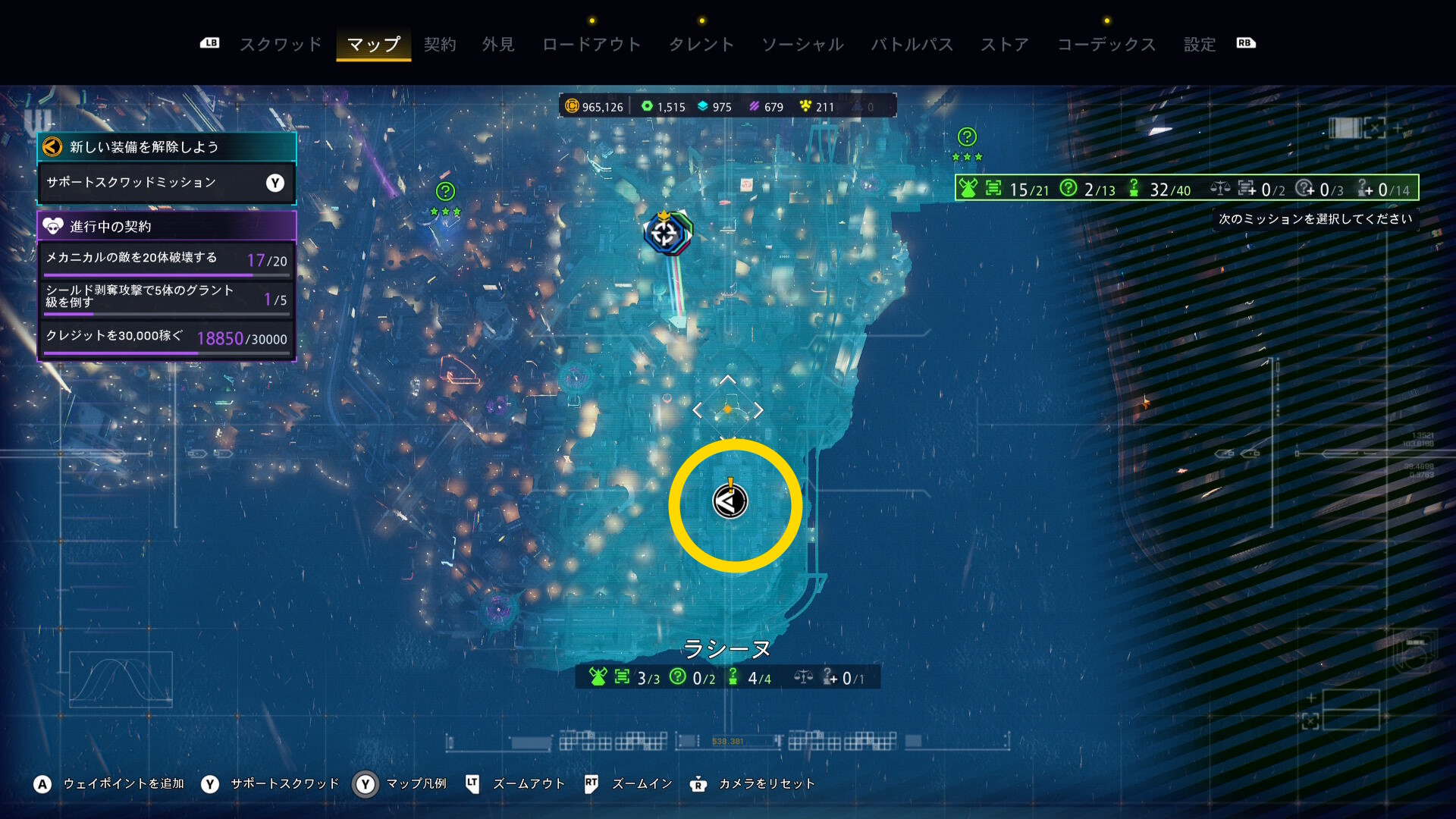Go to the タレント tab
Image resolution: width=1456 pixels, height=819 pixels.
pos(701,45)
